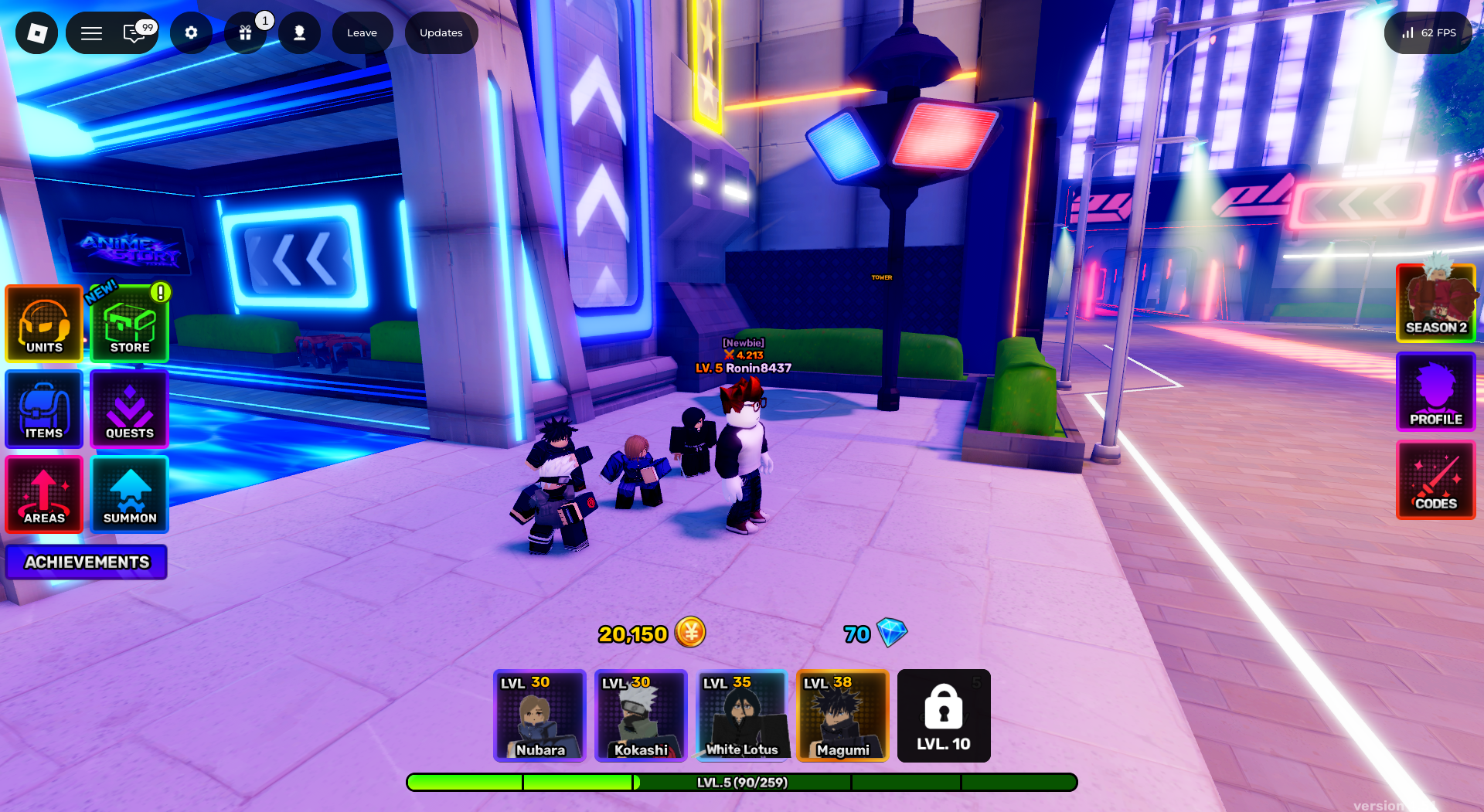This screenshot has width=1484, height=812.
Task: Select the Kokashi unit slot
Action: pos(641,715)
